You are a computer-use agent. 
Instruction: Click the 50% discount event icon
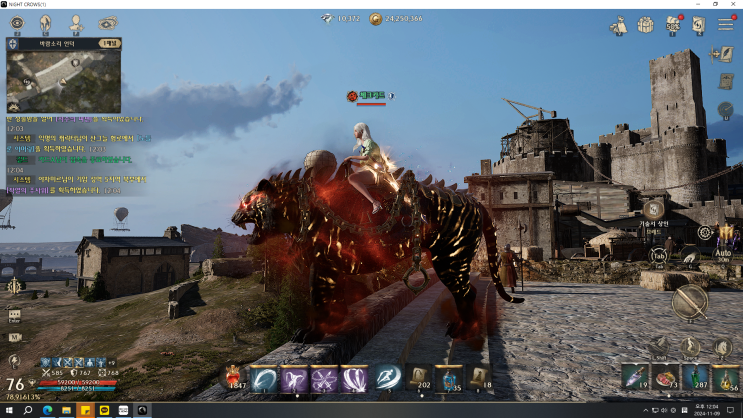click(672, 25)
